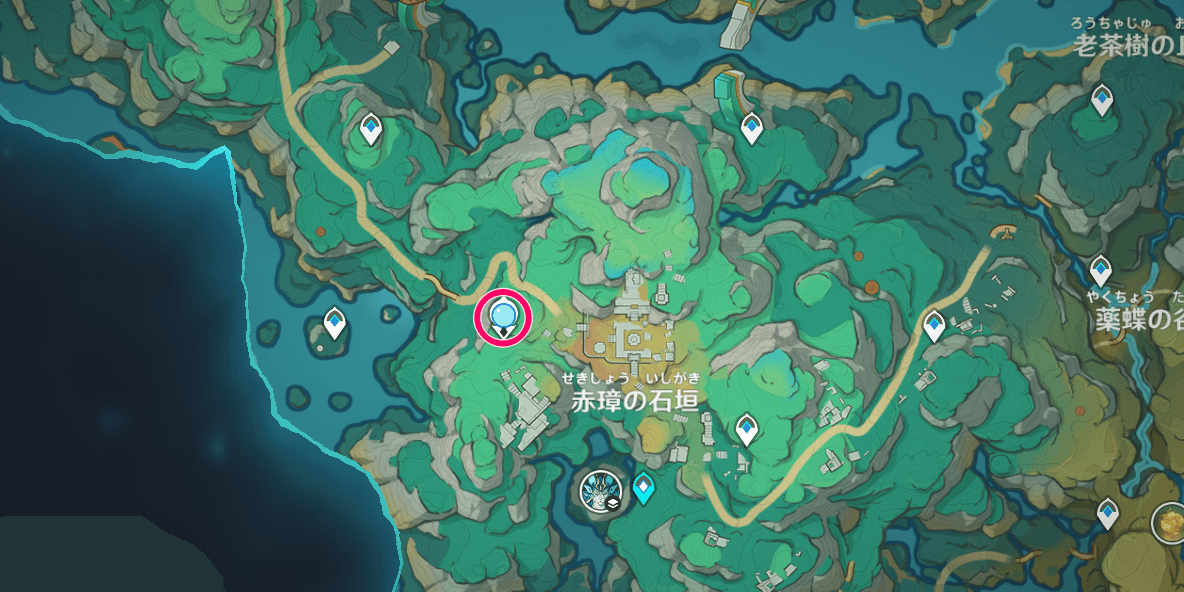Screen dimensions: 1184x592
Task: Select the waypoint directly above the 薬蝶の谷 label
Action: 1100,270
